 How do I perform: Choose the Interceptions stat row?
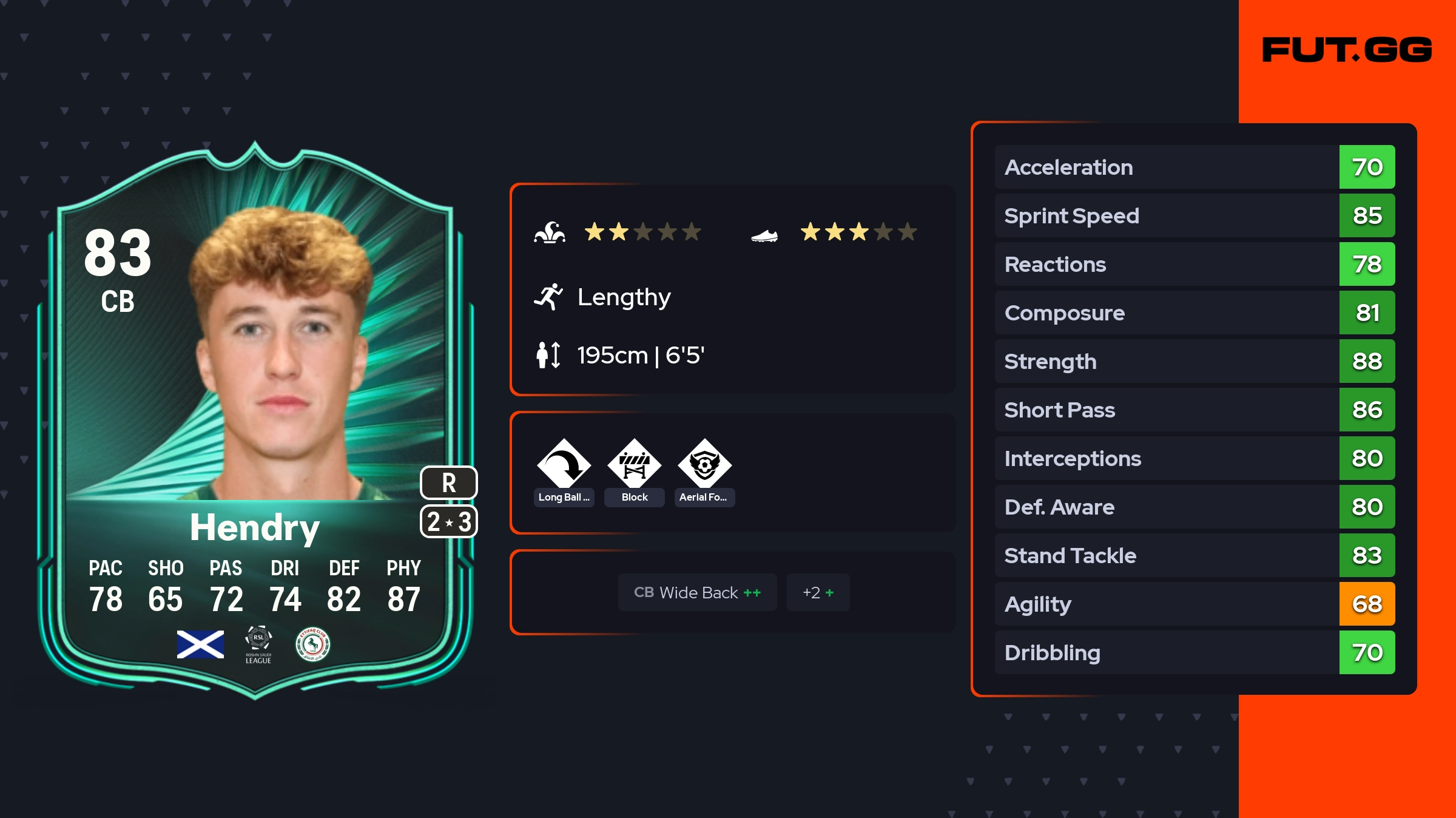click(1194, 458)
